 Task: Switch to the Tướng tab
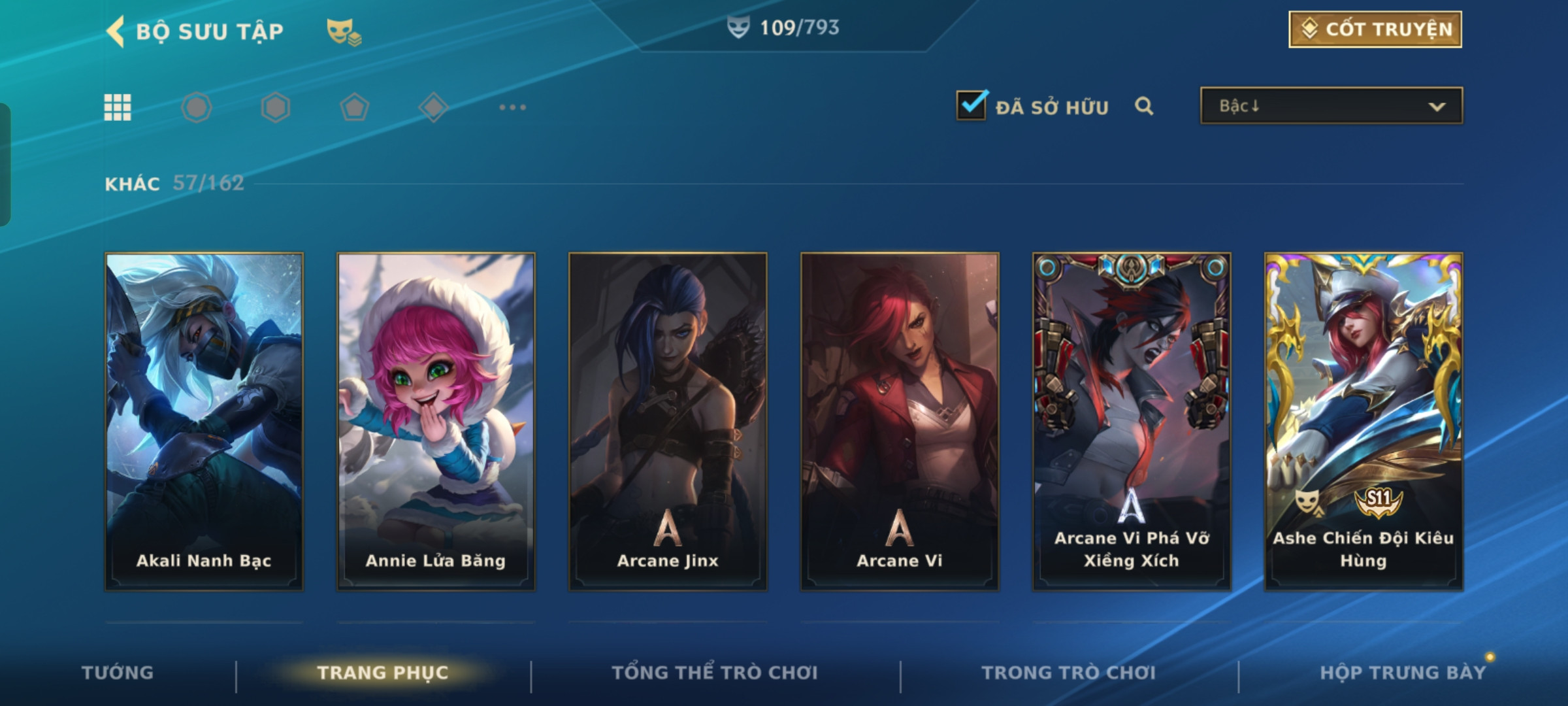pyautogui.click(x=118, y=673)
